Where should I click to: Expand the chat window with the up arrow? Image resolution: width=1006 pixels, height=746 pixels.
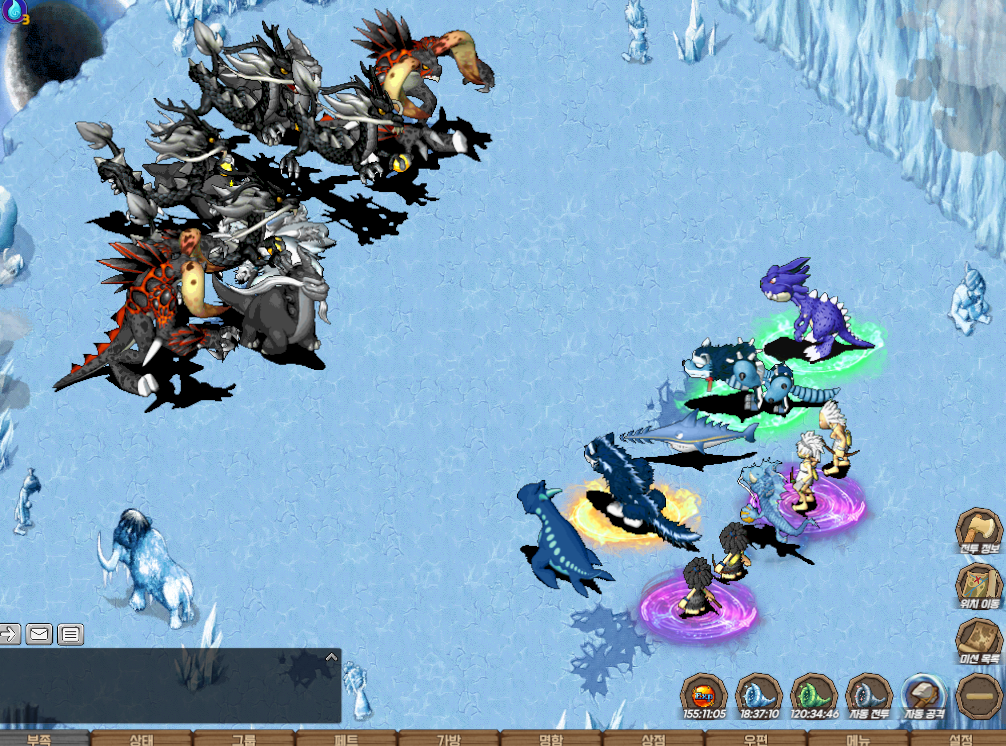tap(331, 657)
